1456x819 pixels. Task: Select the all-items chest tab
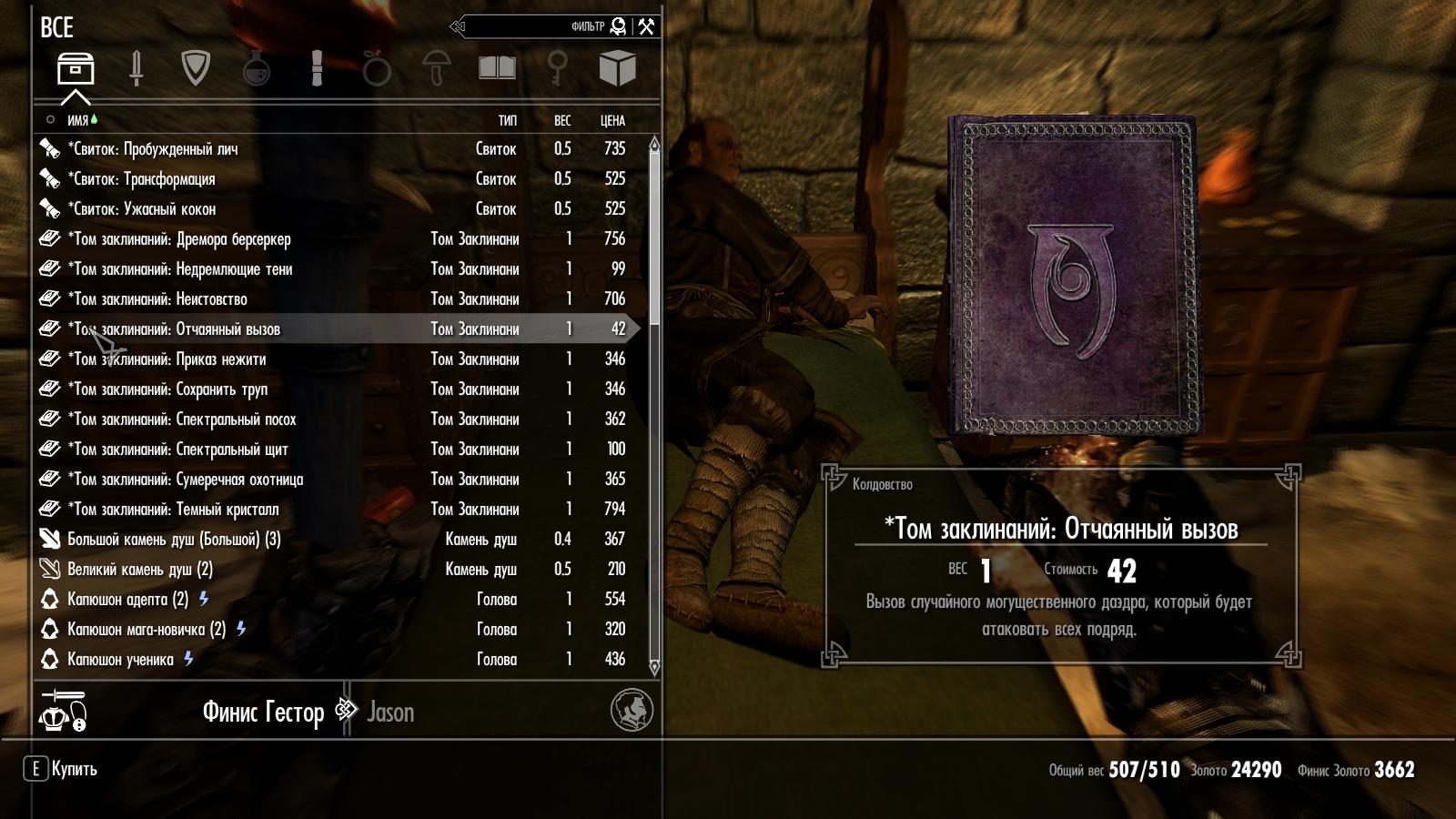76,68
